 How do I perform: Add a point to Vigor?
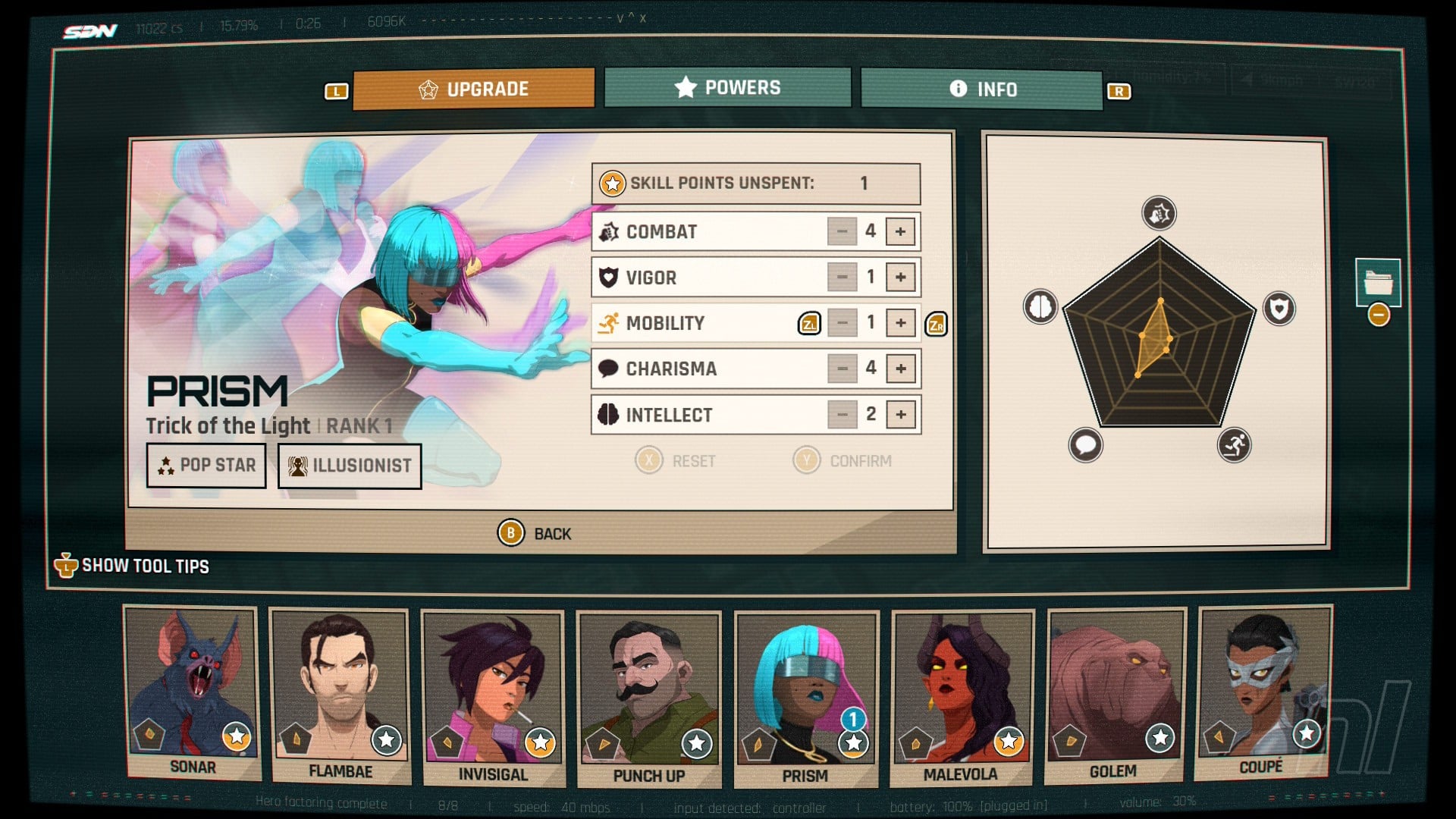click(x=900, y=278)
